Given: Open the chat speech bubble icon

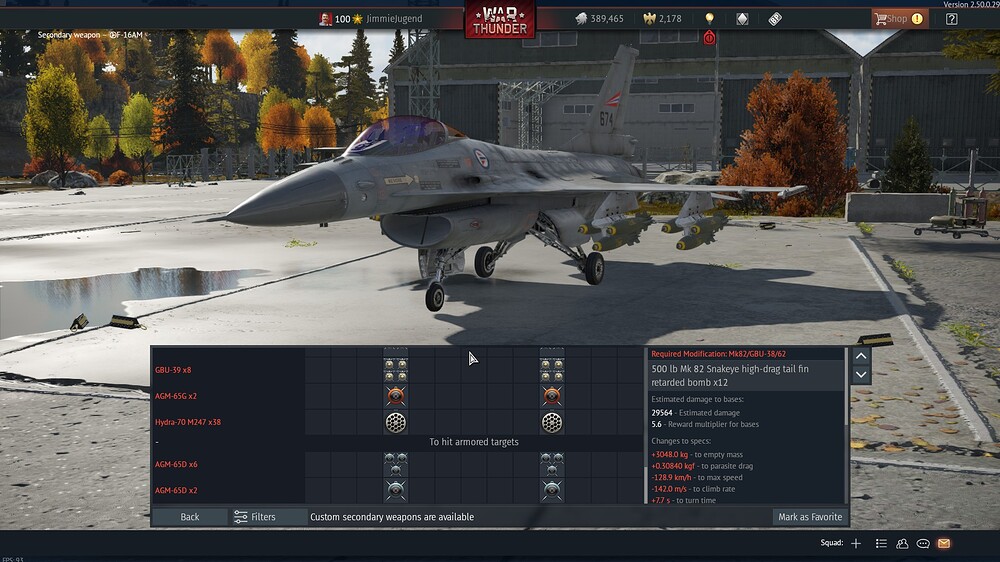Looking at the screenshot, I should coord(923,543).
